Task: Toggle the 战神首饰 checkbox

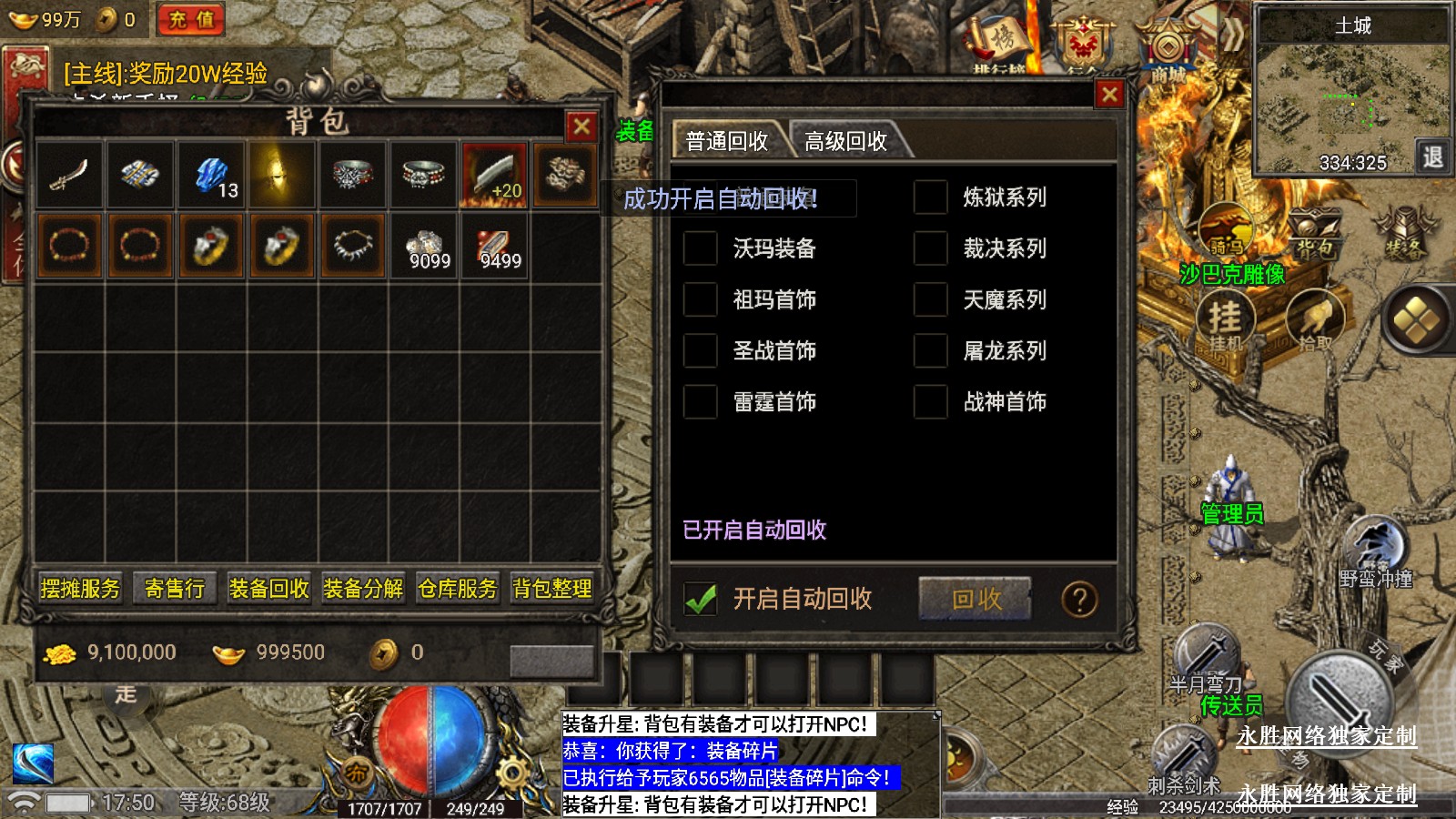Action: pyautogui.click(x=931, y=401)
